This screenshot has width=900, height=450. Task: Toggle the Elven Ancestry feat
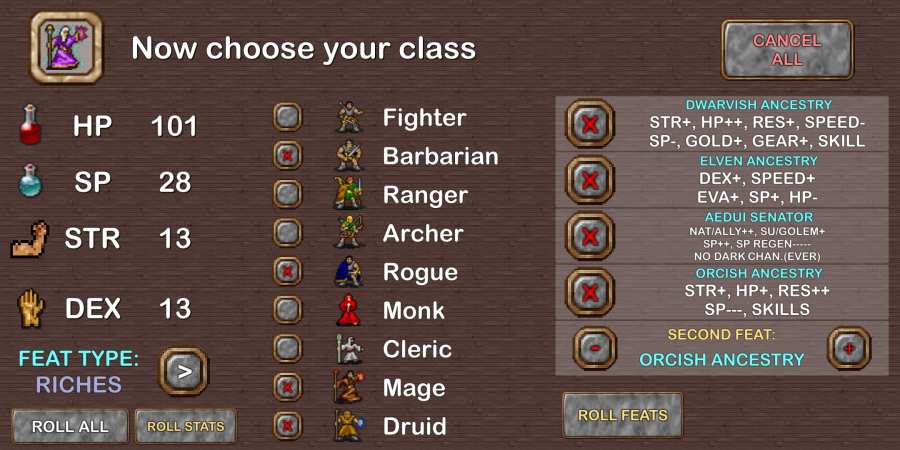click(590, 181)
